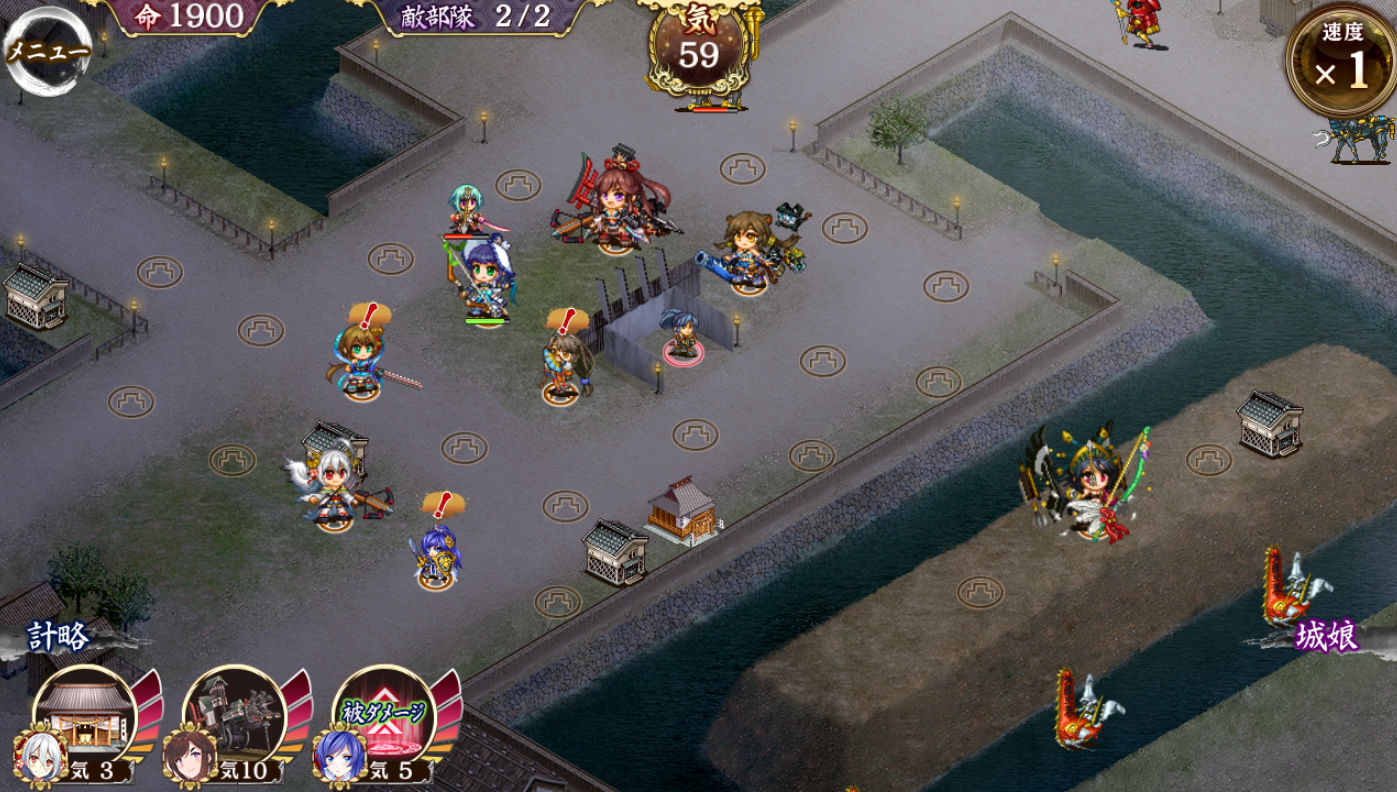Trigger the 被ダメージ stratagem costing 5 ki
This screenshot has width=1397, height=792.
(385, 717)
